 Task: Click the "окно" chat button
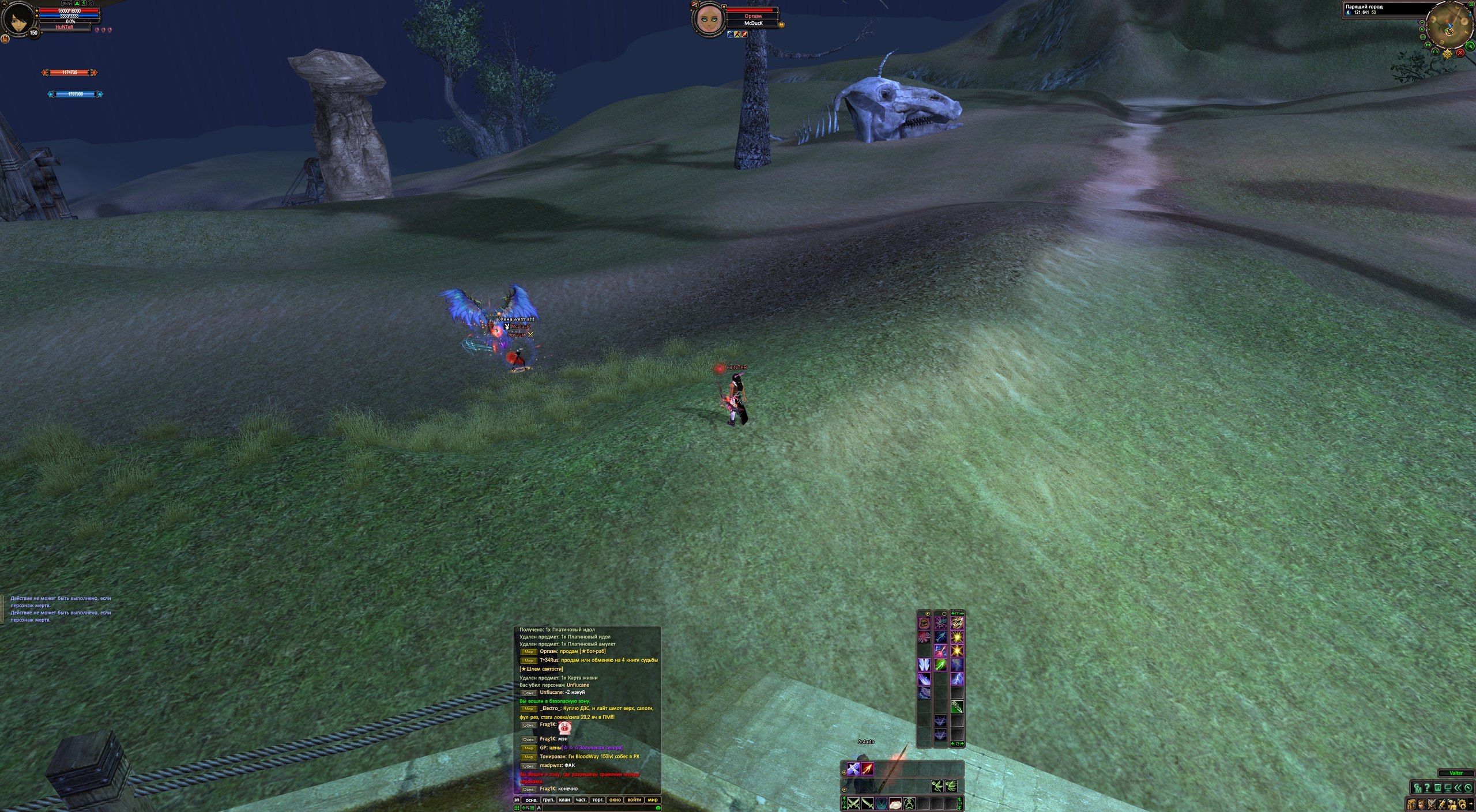pos(615,800)
